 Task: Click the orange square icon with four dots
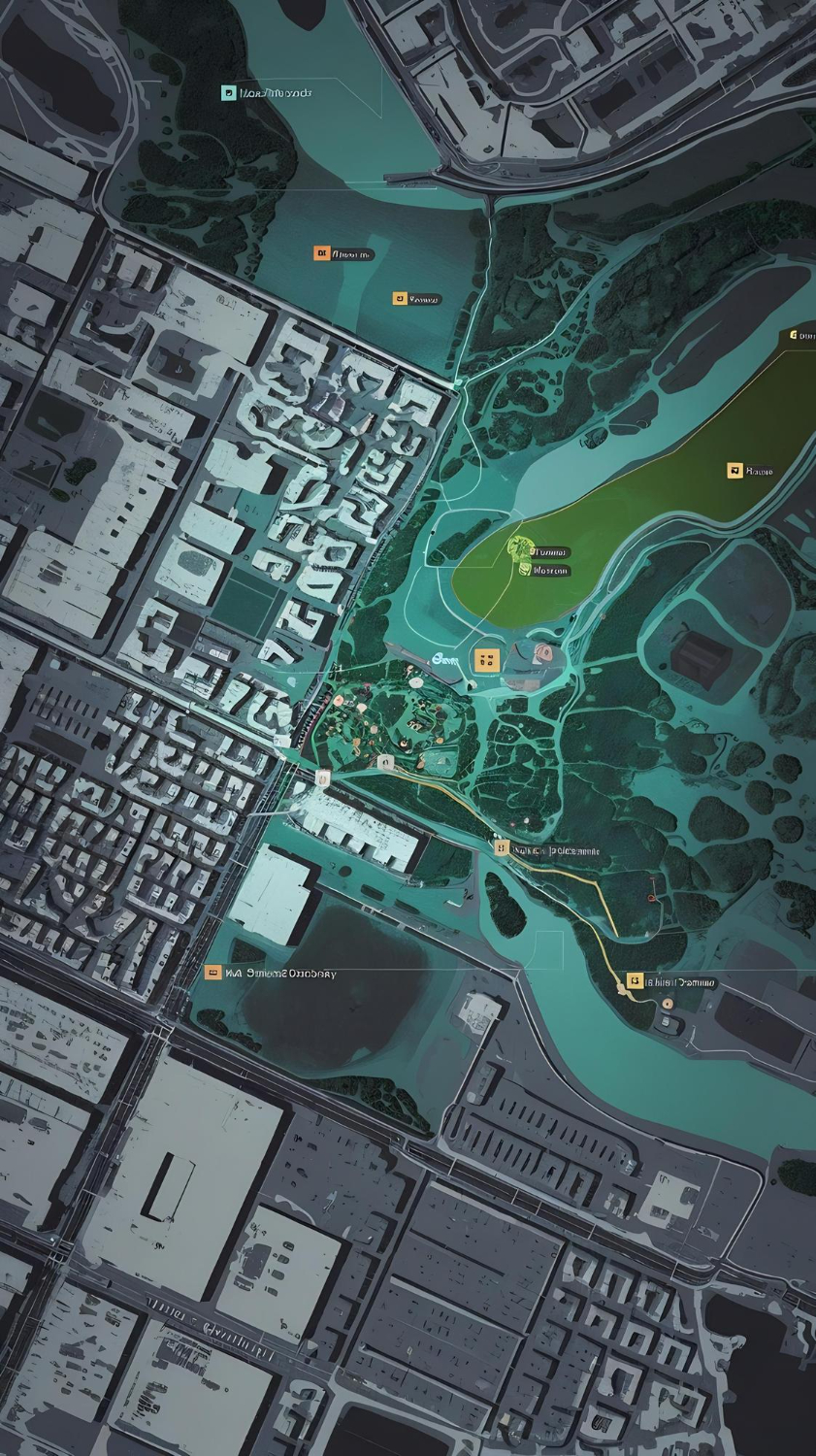tap(487, 660)
